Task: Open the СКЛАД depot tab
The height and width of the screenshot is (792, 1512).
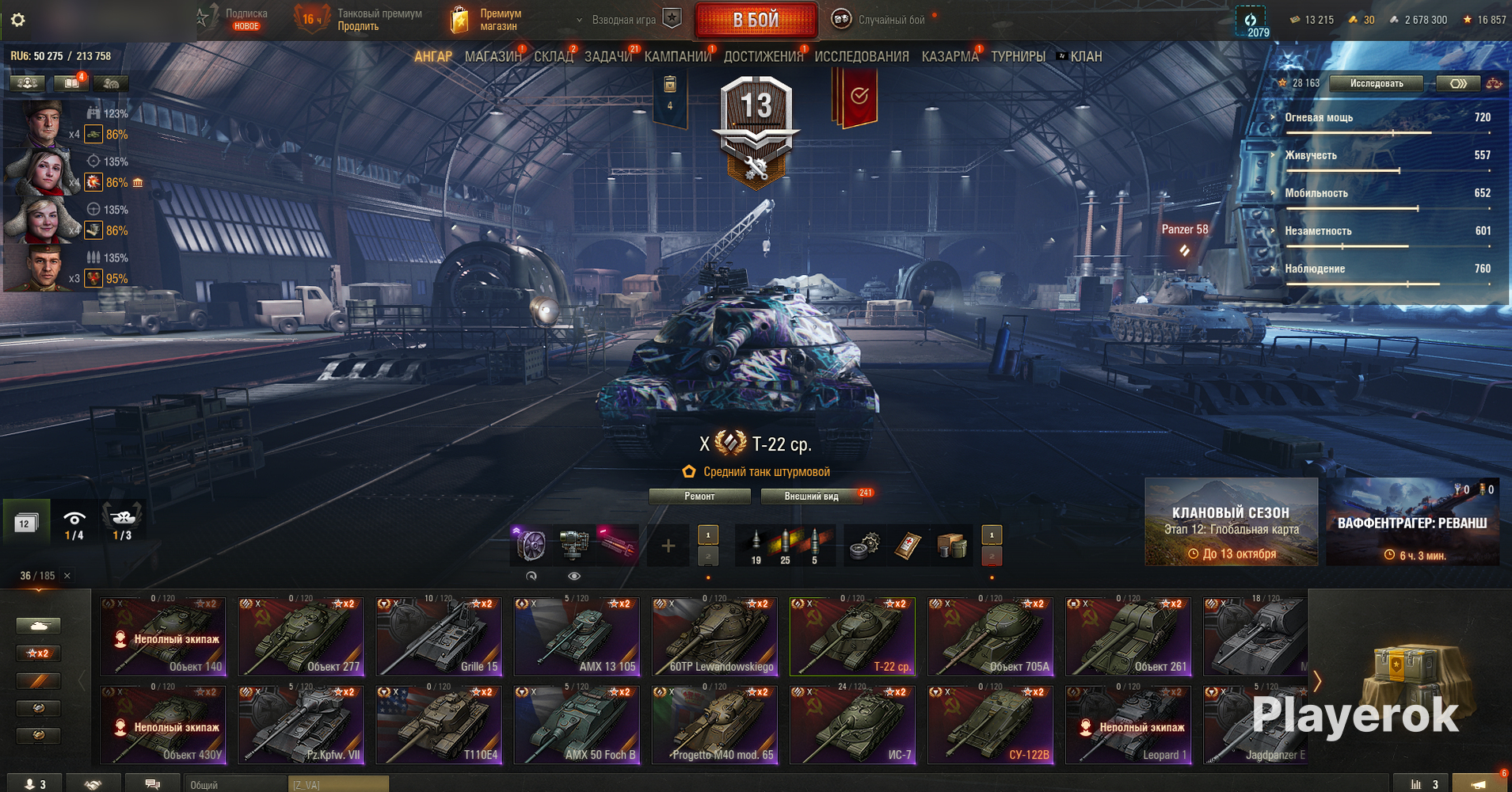Action: [553, 57]
